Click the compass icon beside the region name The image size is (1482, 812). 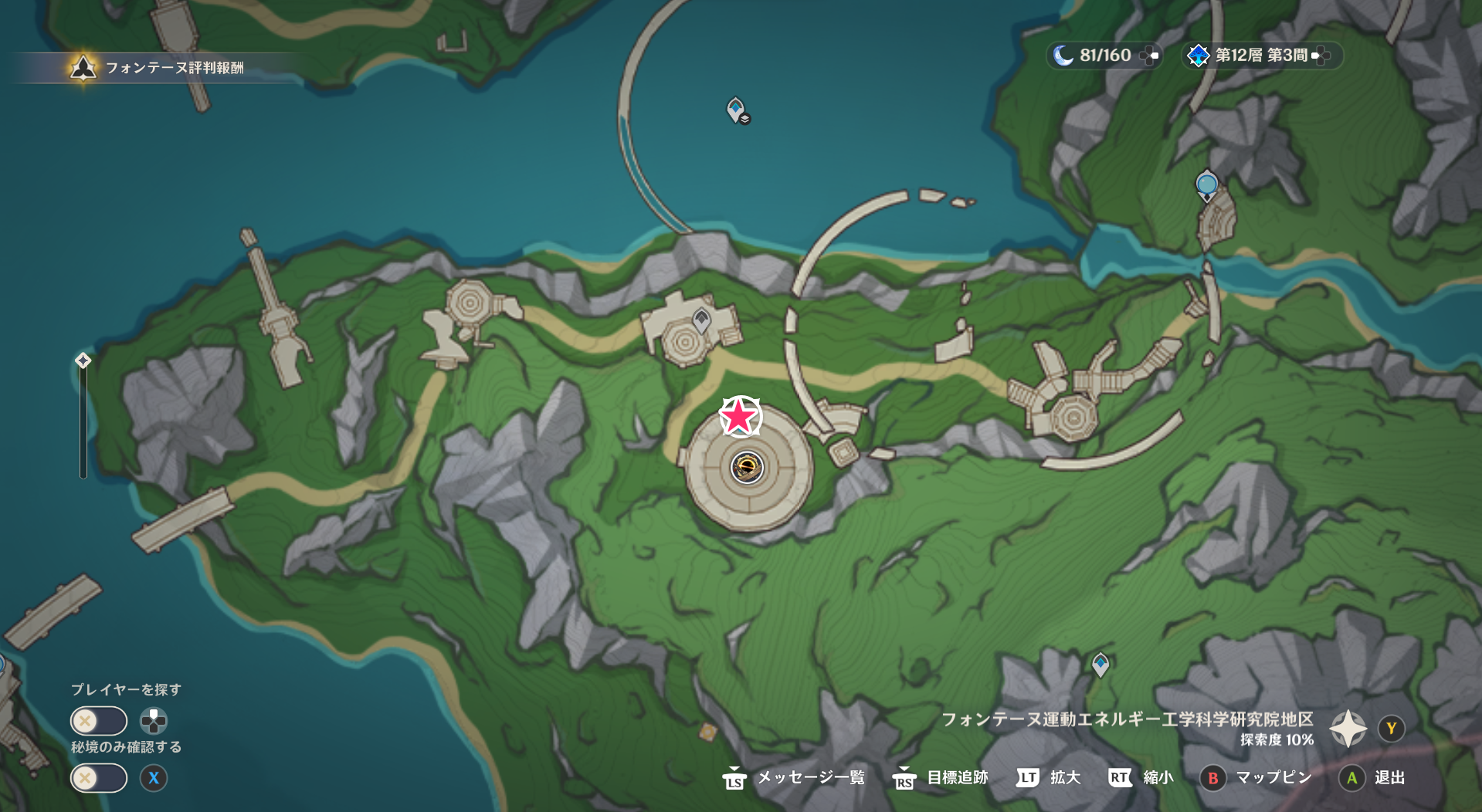point(1348,726)
